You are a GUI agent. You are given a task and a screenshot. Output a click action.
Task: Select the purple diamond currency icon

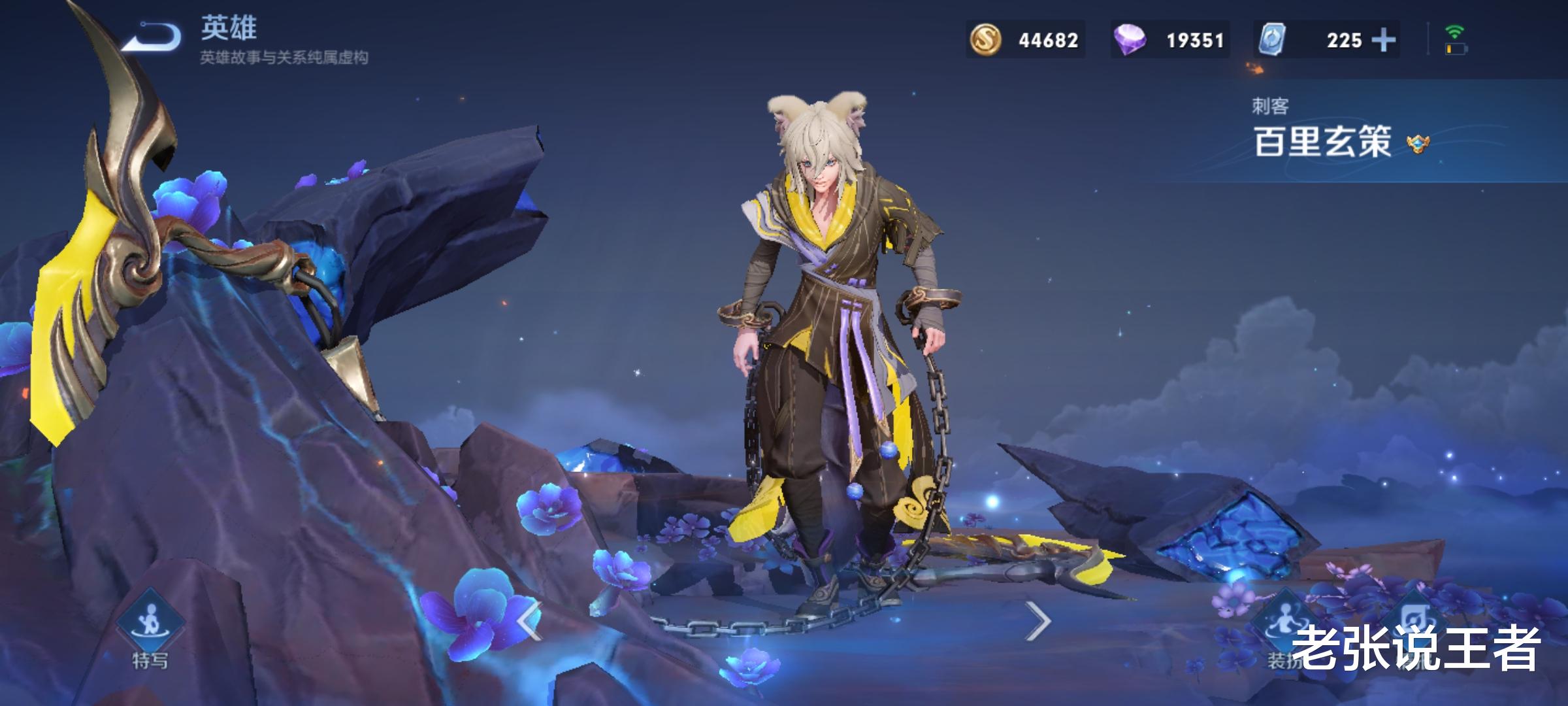(1130, 41)
